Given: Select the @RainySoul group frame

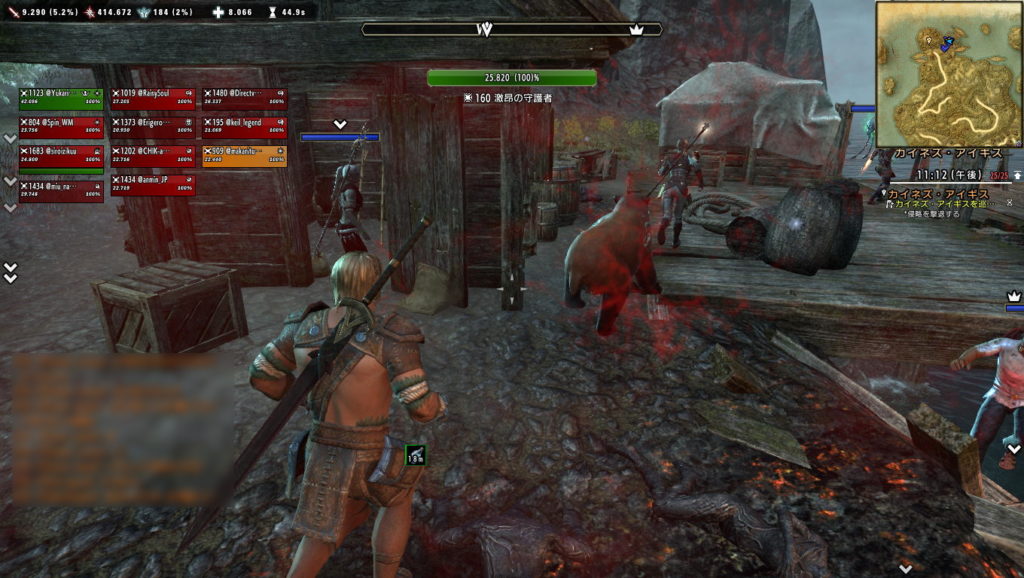Looking at the screenshot, I should click(x=153, y=97).
